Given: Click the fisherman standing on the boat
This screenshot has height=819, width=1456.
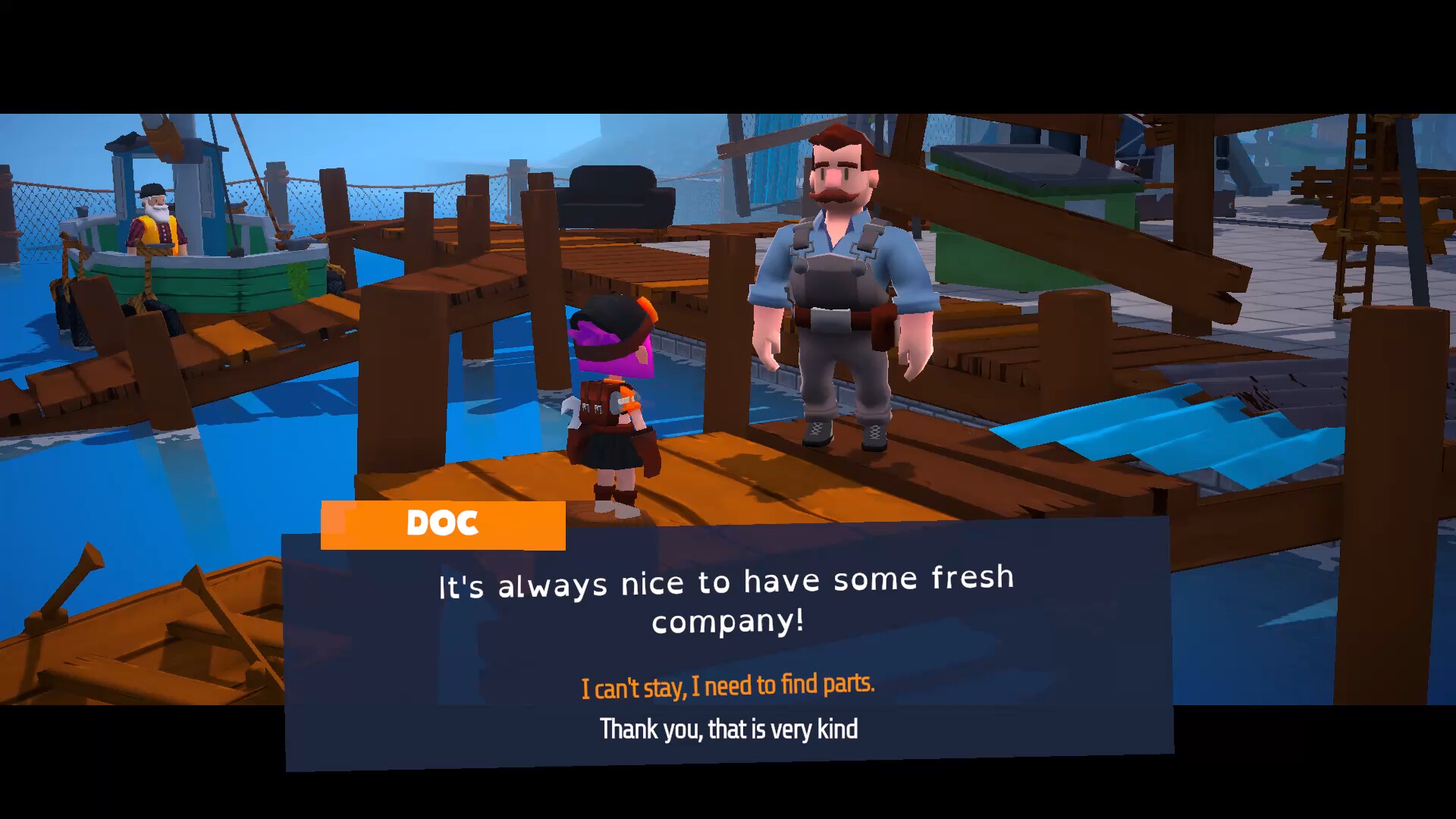Looking at the screenshot, I should pos(155,220).
